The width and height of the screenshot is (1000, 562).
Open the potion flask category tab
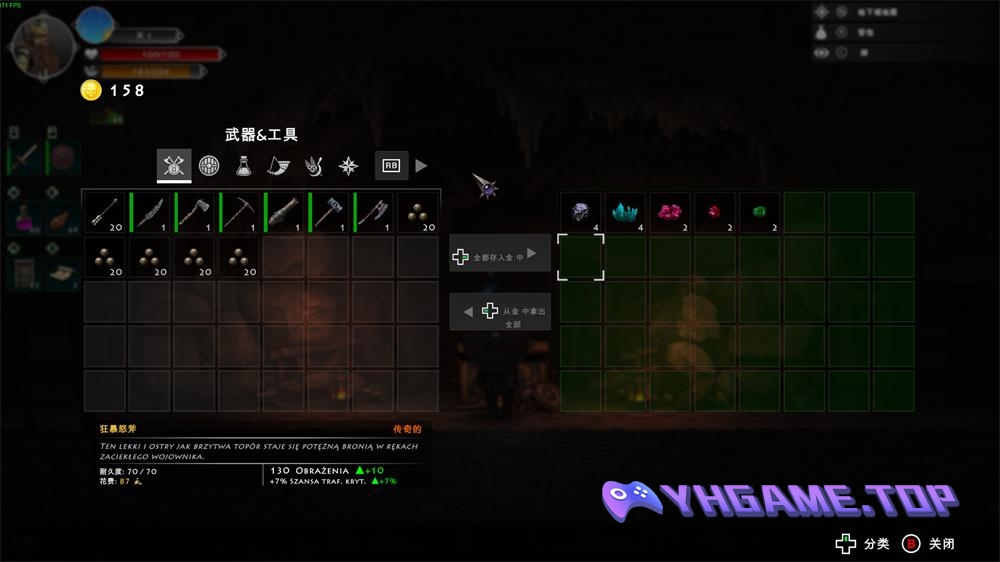pos(243,165)
